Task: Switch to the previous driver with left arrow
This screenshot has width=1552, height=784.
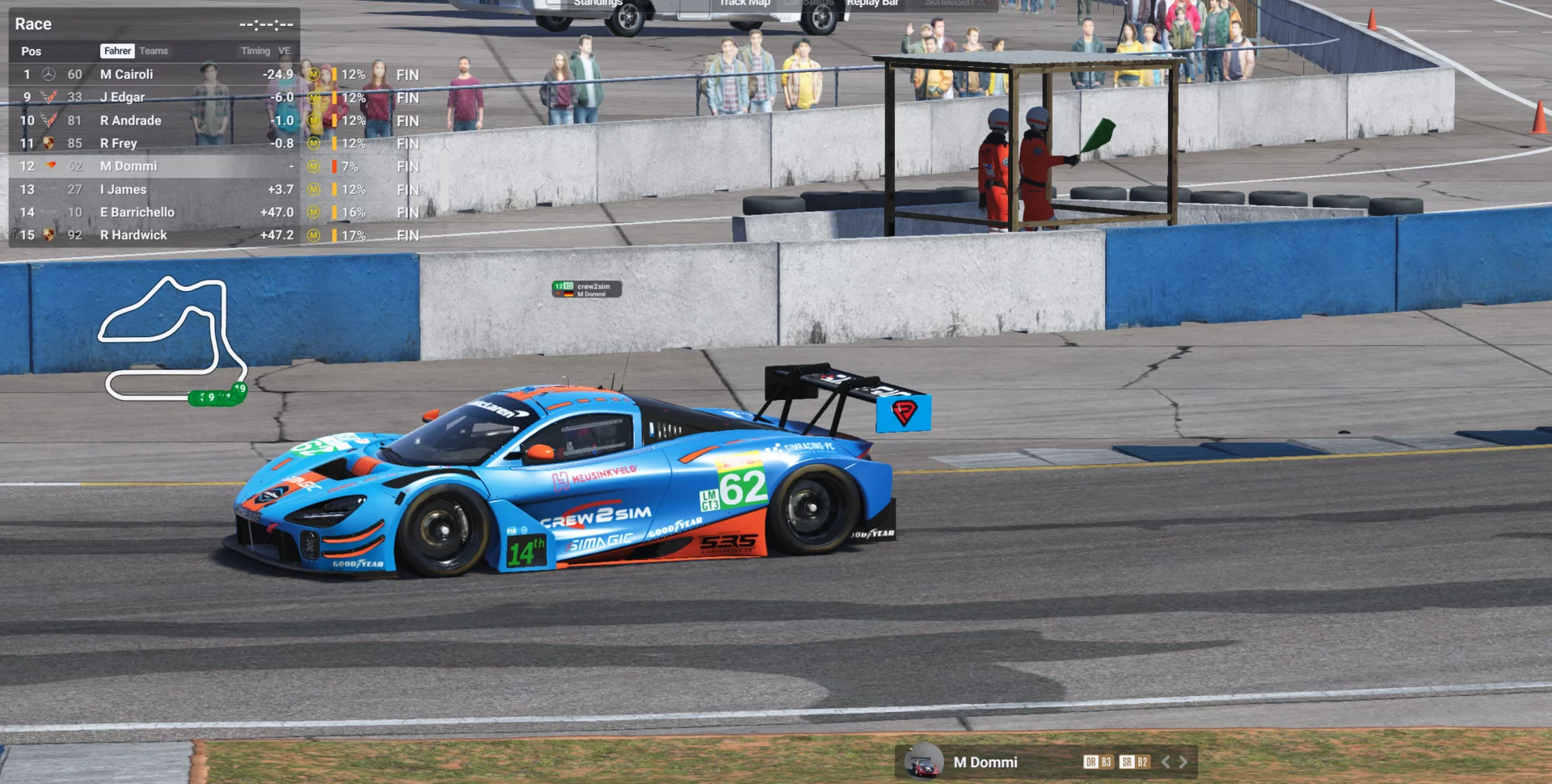Action: [x=1166, y=762]
